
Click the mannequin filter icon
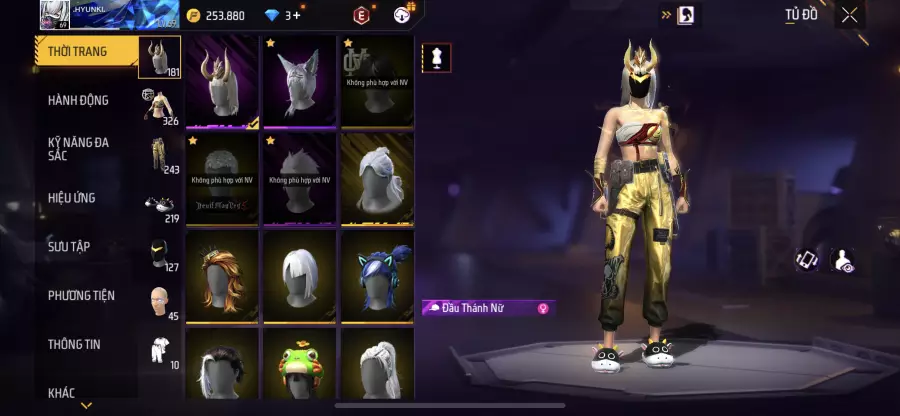435,58
